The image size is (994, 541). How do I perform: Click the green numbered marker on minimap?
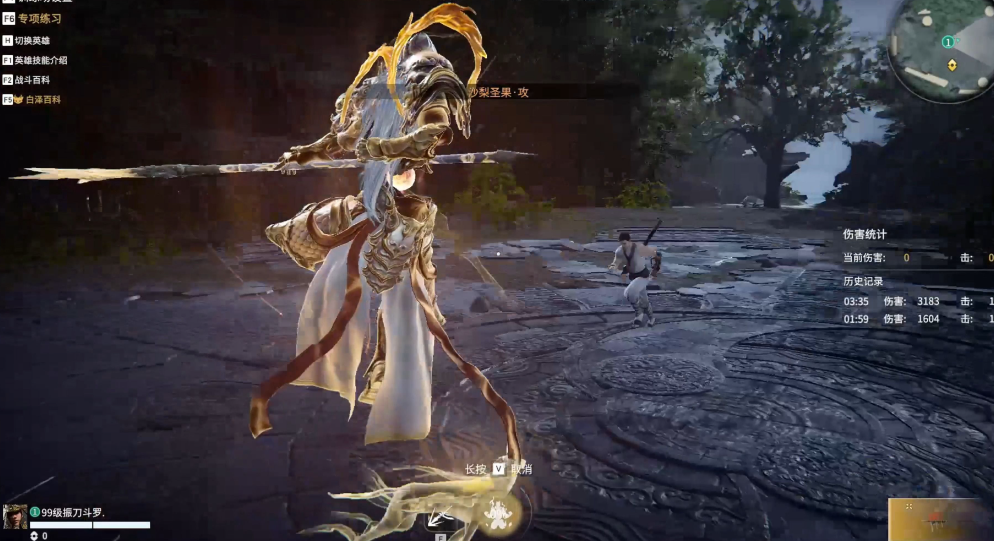coord(947,42)
